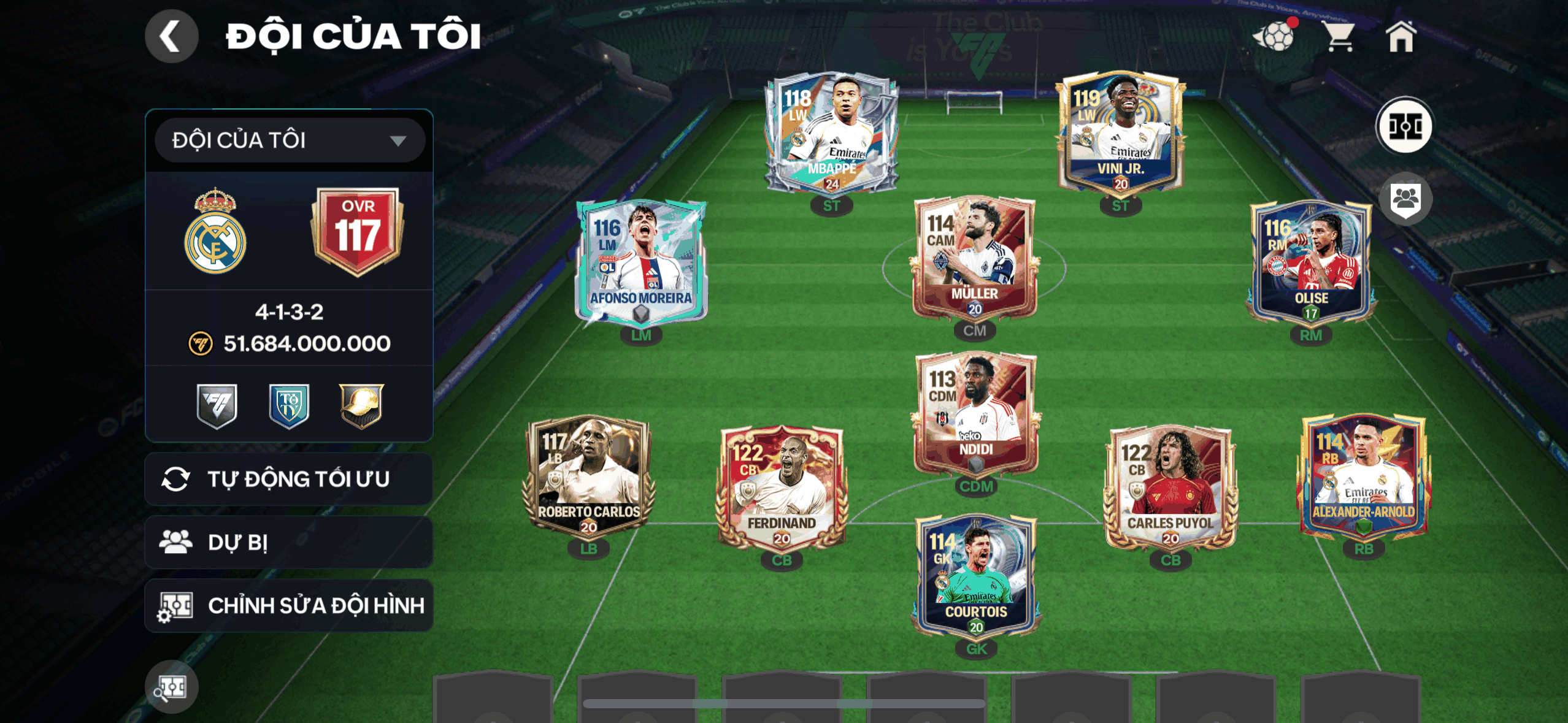This screenshot has width=1568, height=723.
Task: Tap Tự Động Tối Ưu button
Action: [289, 479]
